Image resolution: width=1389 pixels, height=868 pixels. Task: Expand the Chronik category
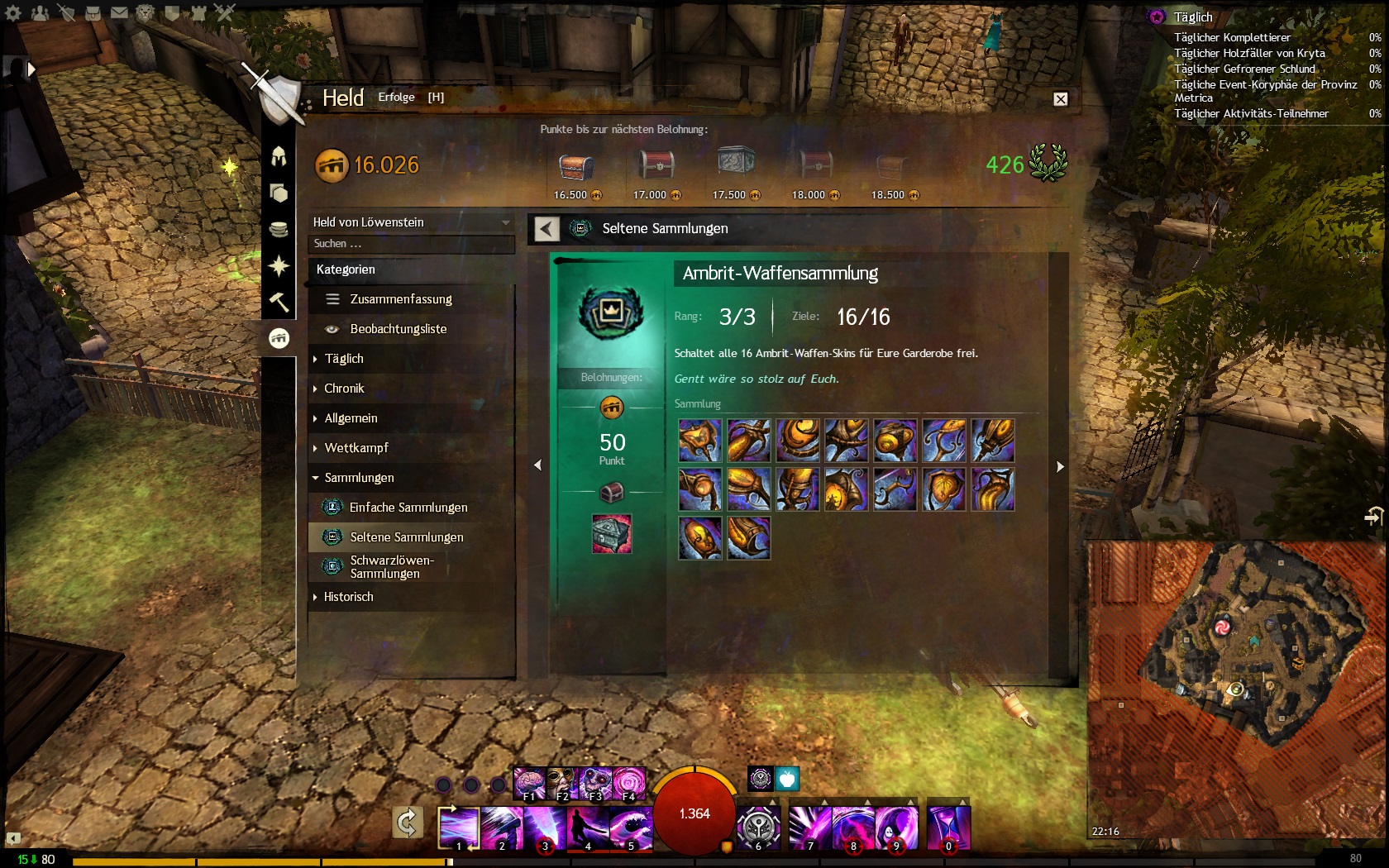click(x=343, y=389)
